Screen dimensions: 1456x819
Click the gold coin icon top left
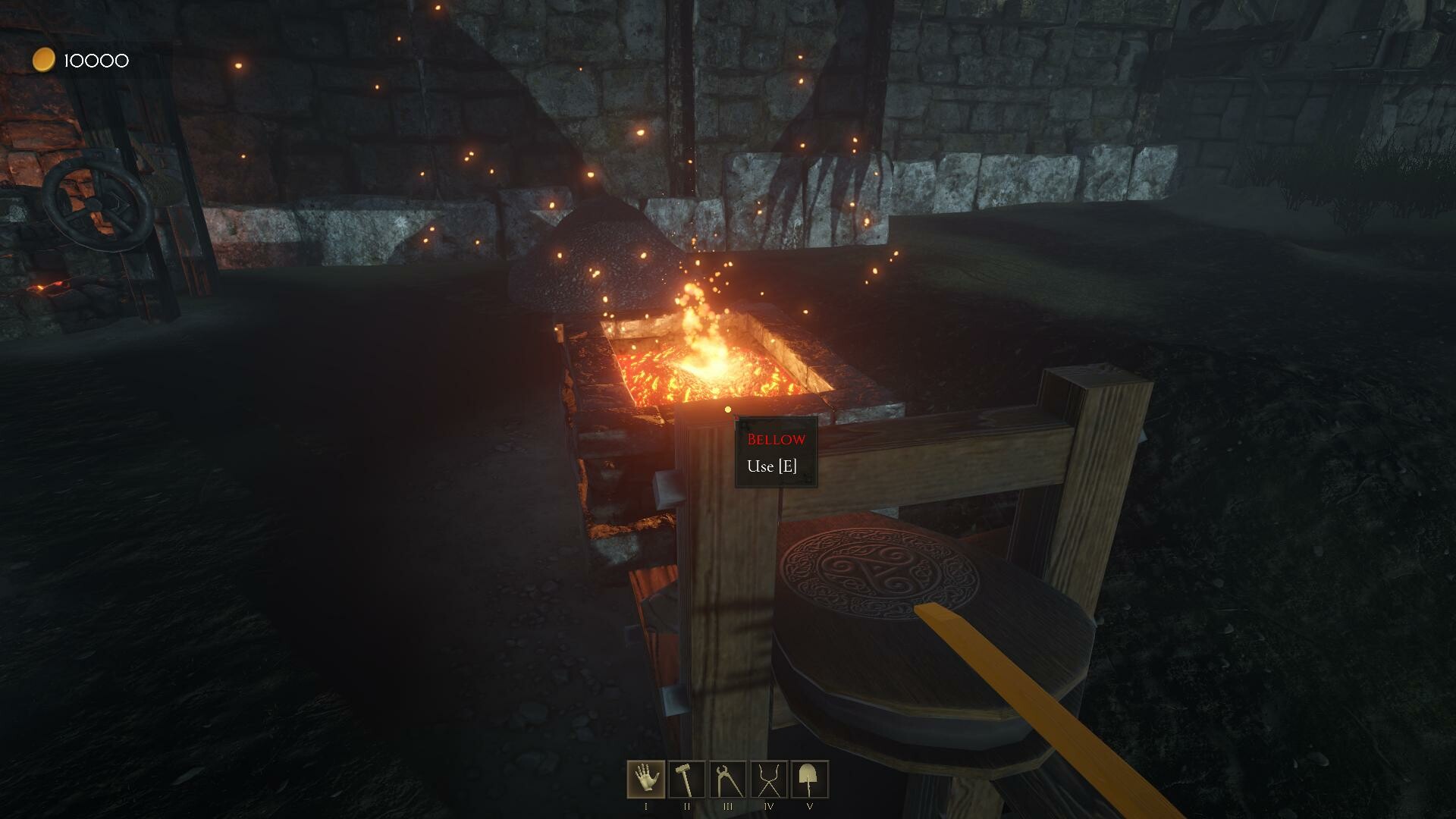(43, 59)
